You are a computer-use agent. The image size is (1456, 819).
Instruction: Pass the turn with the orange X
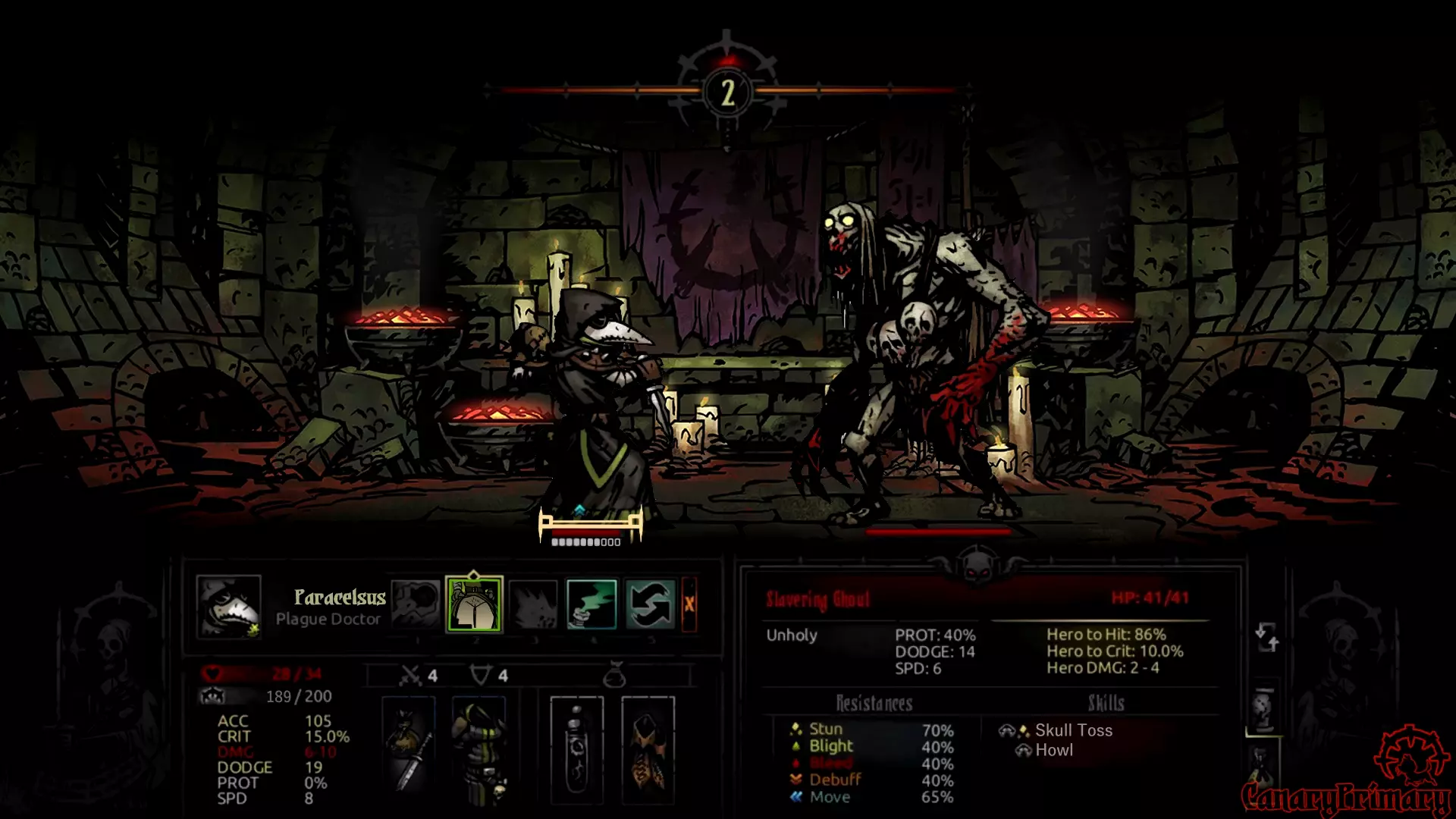pos(689,604)
